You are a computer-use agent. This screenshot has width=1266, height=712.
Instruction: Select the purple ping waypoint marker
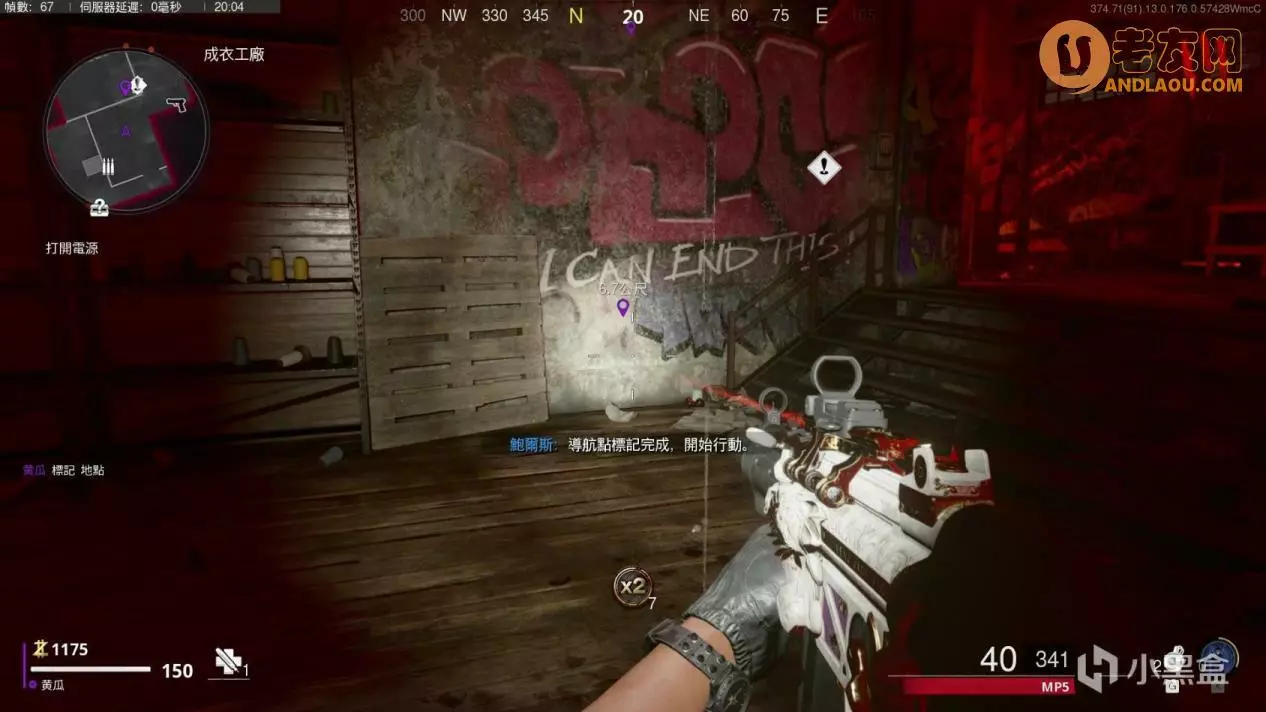[x=623, y=307]
